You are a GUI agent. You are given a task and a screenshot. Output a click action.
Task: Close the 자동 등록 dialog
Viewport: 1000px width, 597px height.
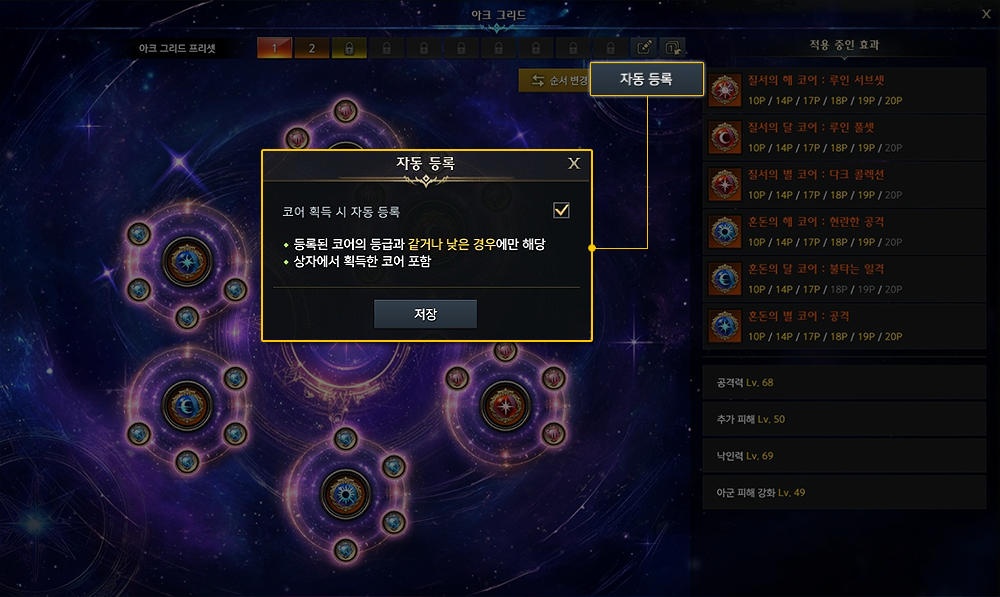[574, 164]
